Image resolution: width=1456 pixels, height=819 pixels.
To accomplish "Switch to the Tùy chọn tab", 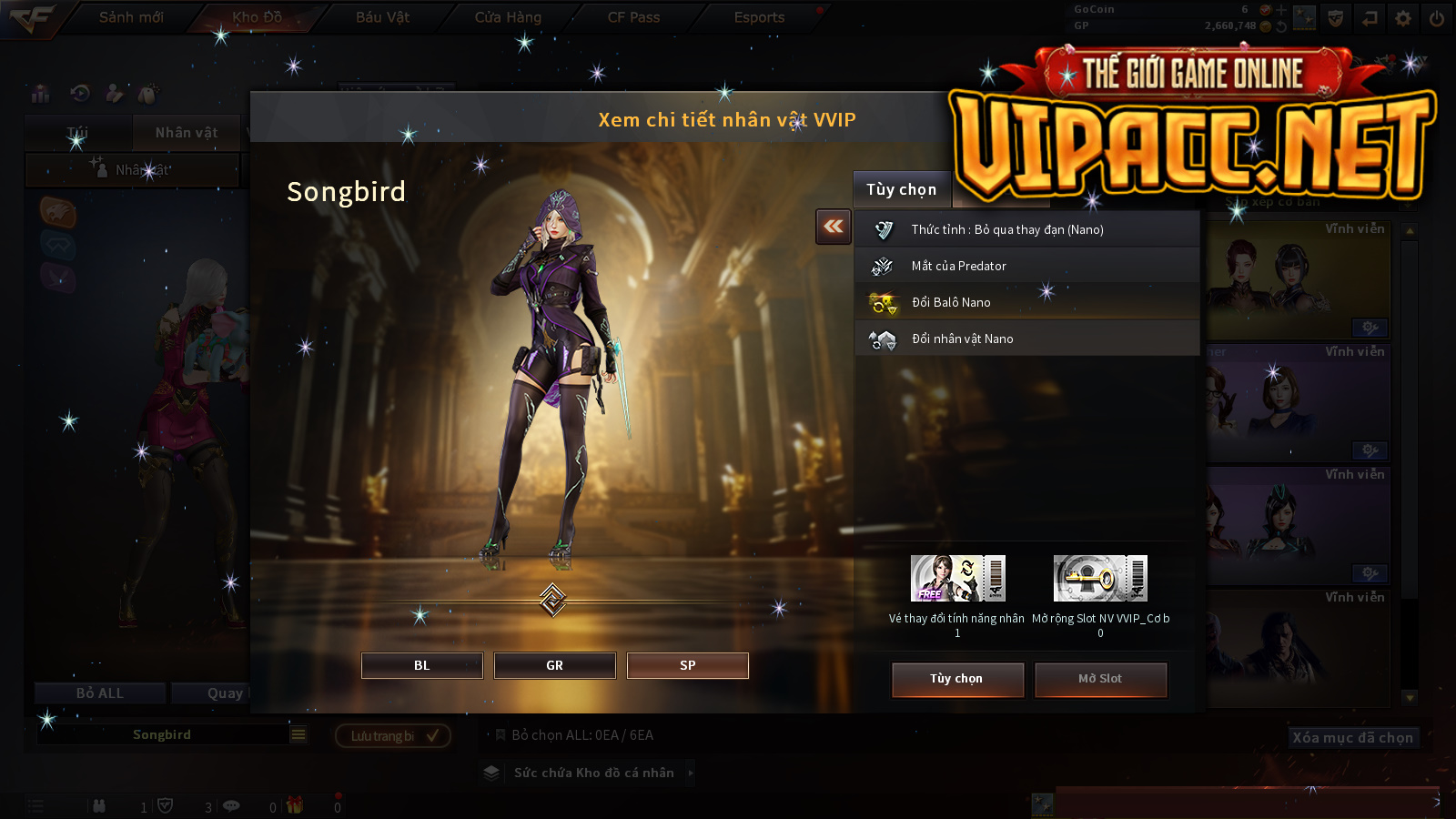I will (901, 189).
